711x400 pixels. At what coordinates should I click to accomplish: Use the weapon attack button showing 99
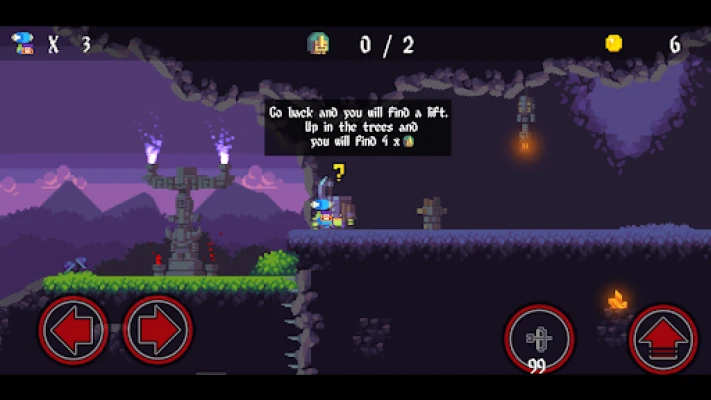(539, 338)
